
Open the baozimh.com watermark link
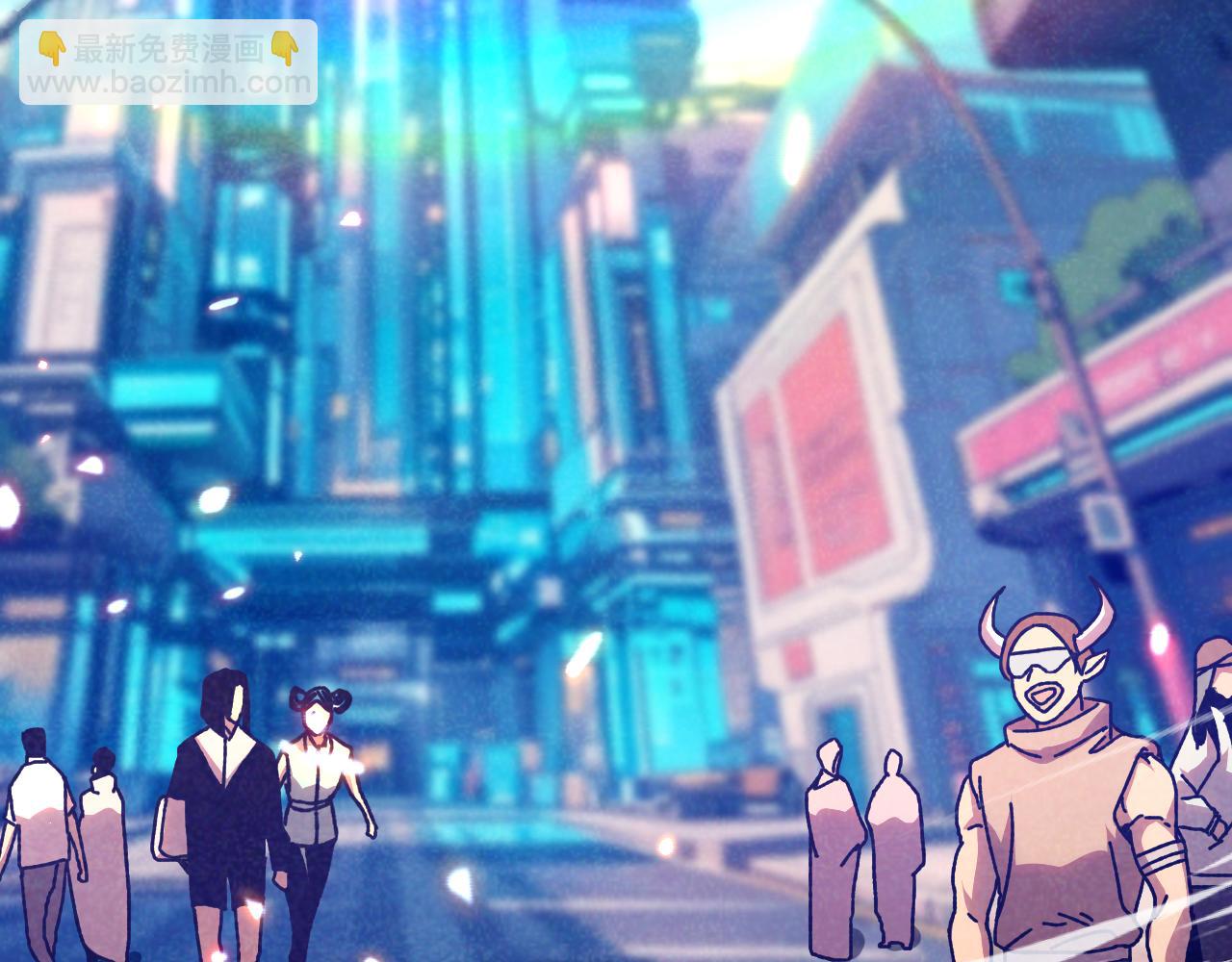pyautogui.click(x=168, y=83)
